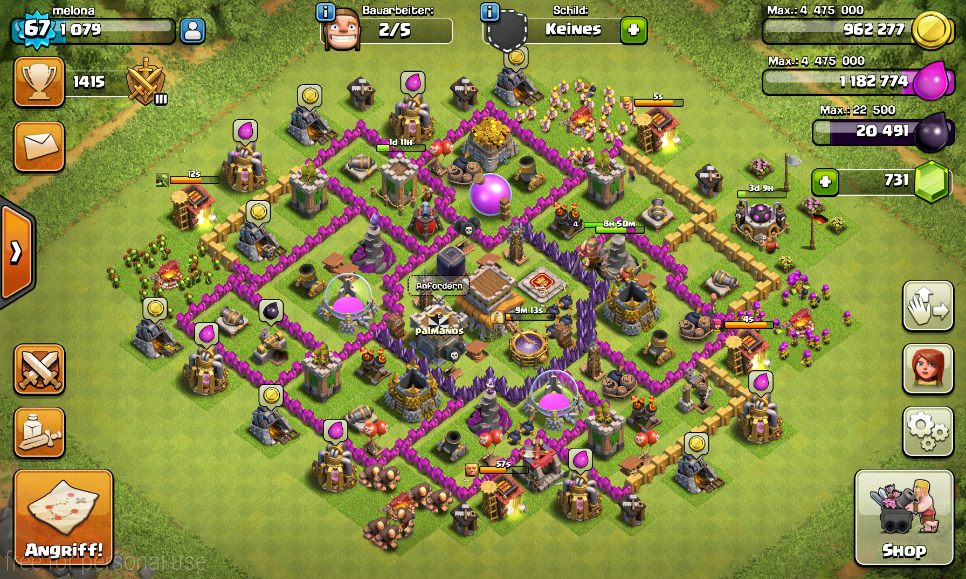The height and width of the screenshot is (579, 966).
Task: Click the Anfordern request button
Action: [x=440, y=285]
